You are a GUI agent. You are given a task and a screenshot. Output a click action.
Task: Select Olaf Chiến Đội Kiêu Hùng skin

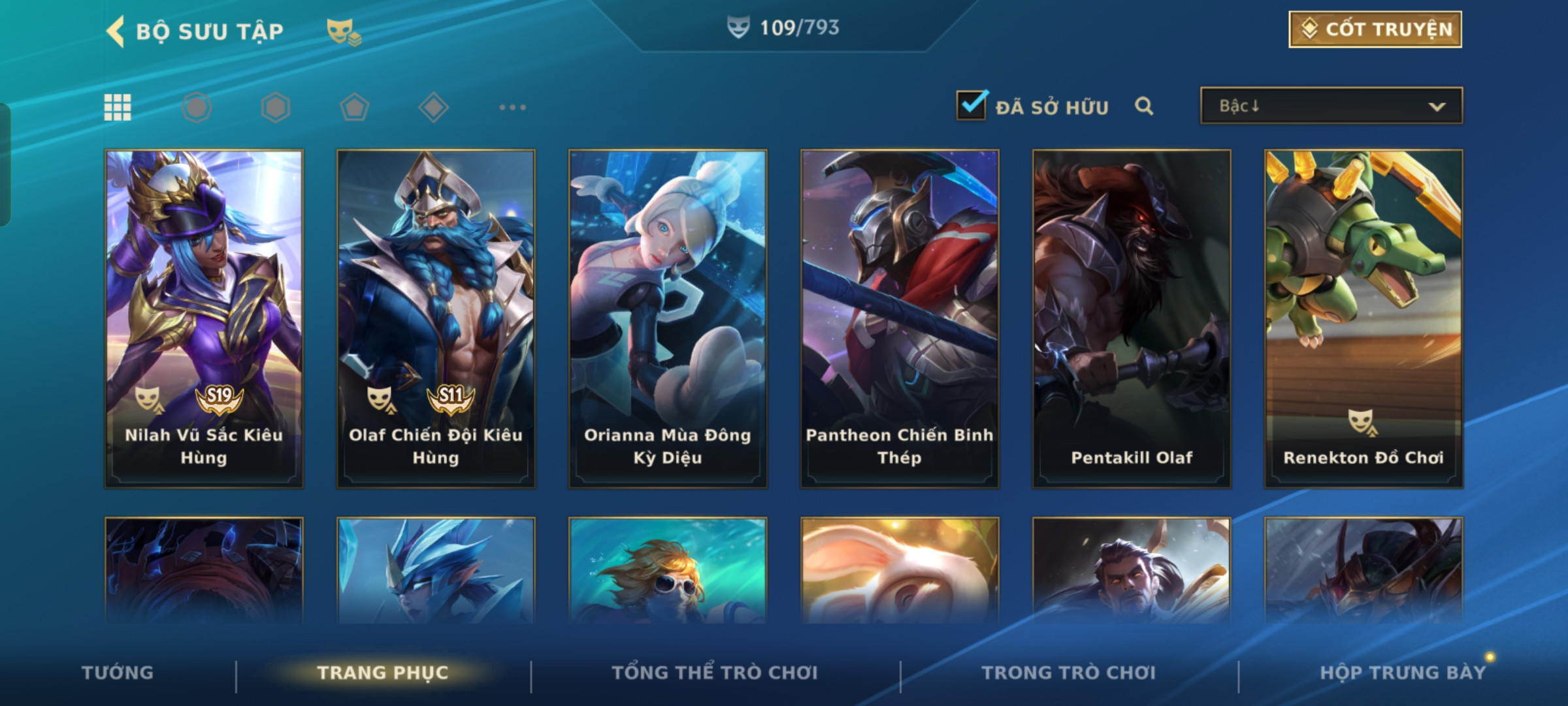436,319
